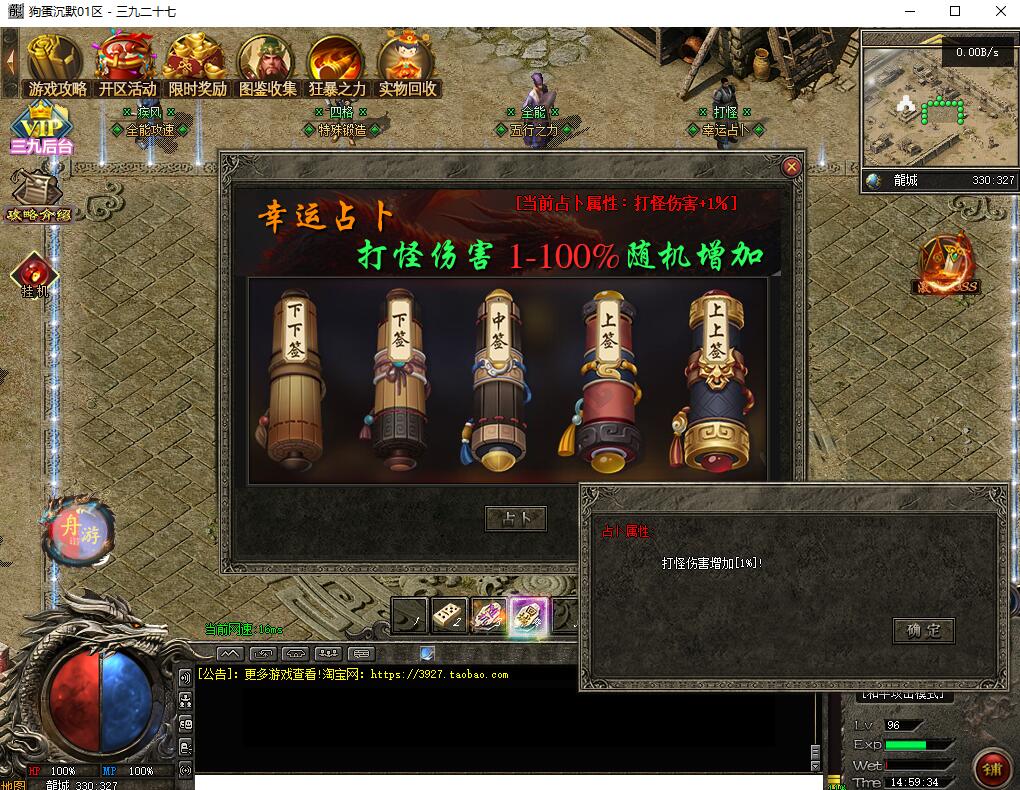Image resolution: width=1020 pixels, height=790 pixels.
Task: Open the 限时奖励 timed rewards menu
Action: tap(197, 65)
